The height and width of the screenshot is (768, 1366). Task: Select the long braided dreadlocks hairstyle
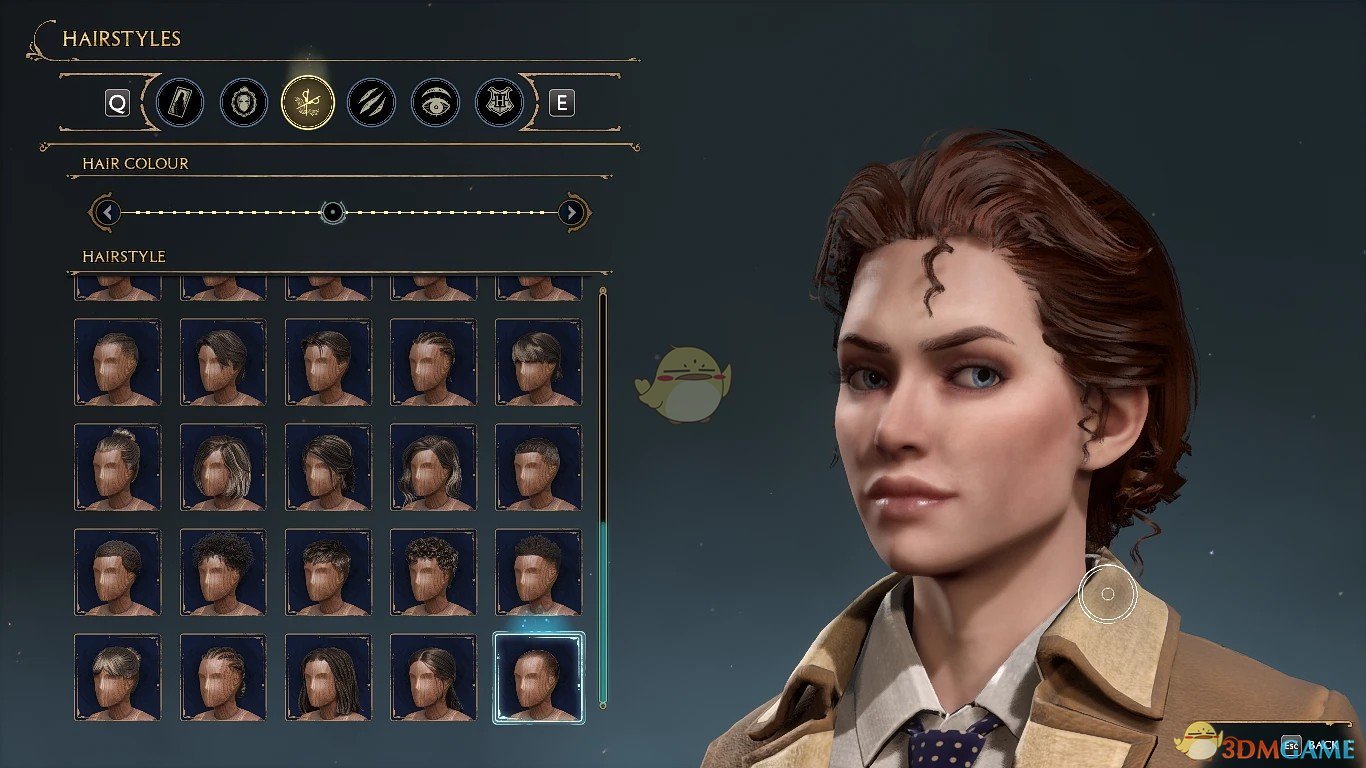[x=328, y=677]
